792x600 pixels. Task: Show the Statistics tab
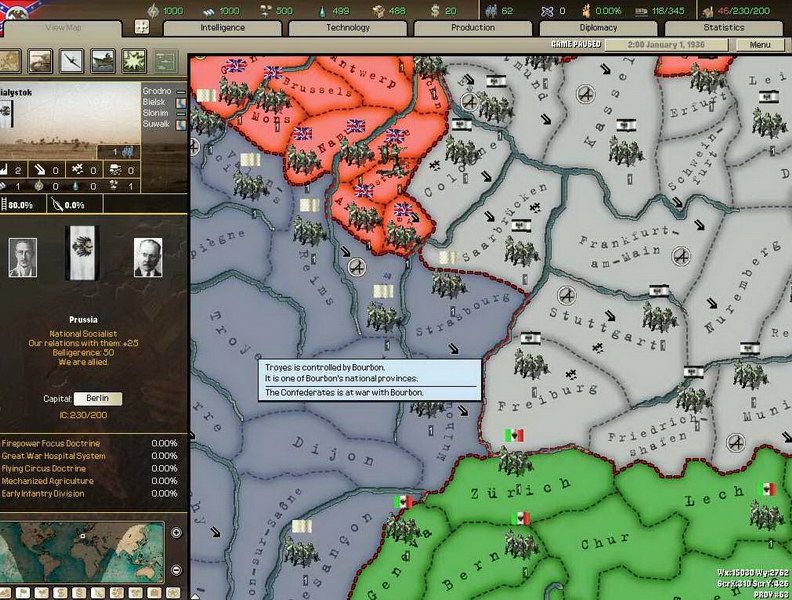coord(724,28)
